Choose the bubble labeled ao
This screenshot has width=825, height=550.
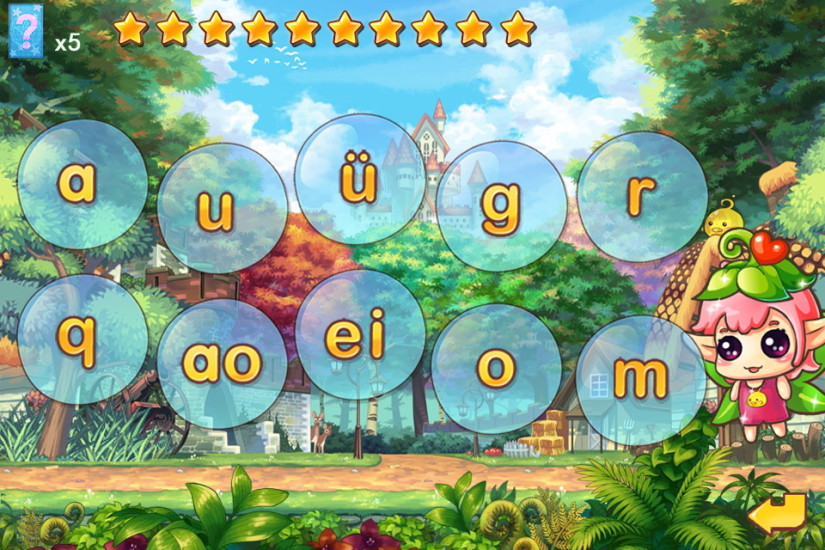(221, 363)
